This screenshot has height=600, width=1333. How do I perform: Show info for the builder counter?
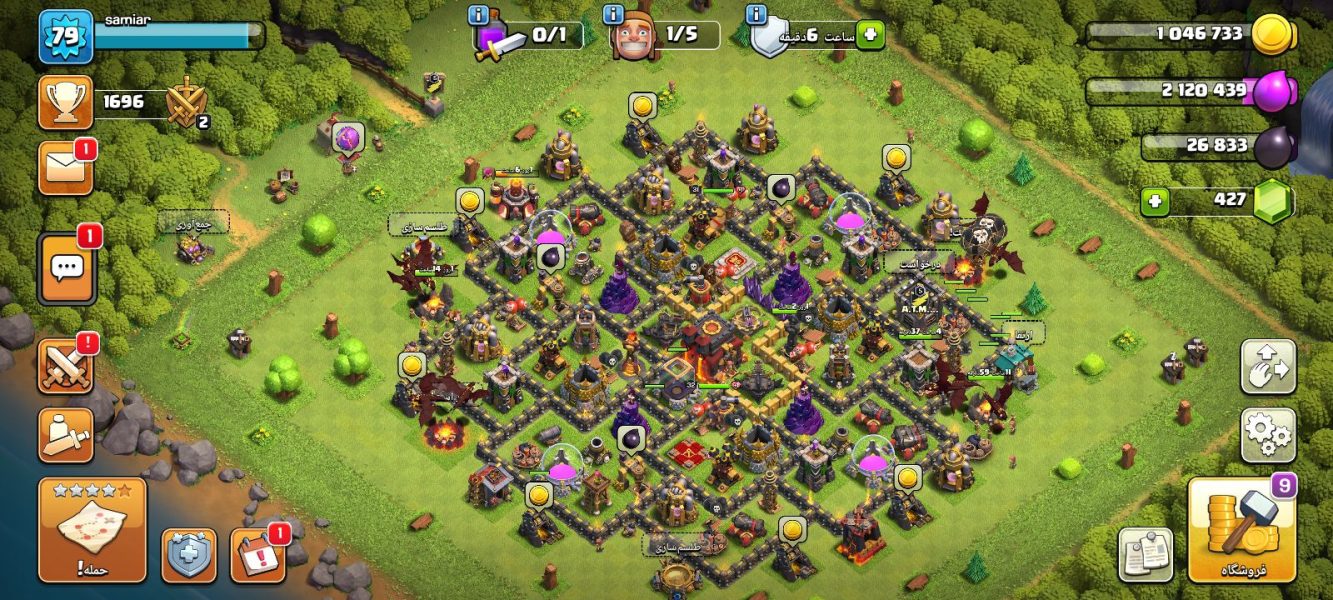click(x=614, y=15)
